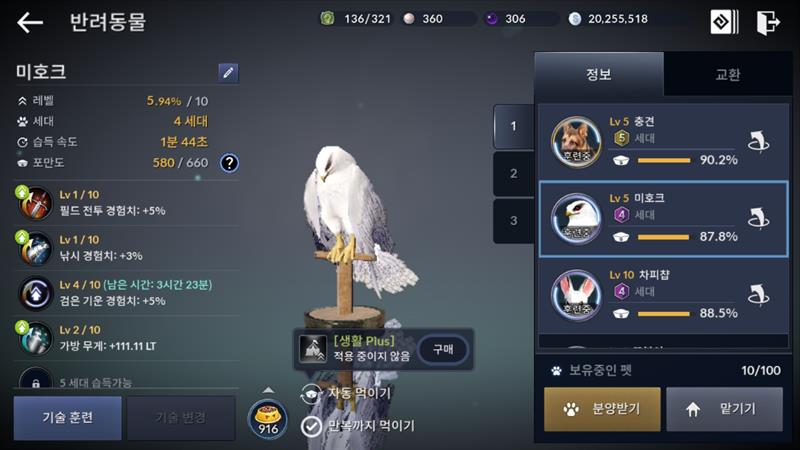Select pet group slot 2

click(x=514, y=173)
